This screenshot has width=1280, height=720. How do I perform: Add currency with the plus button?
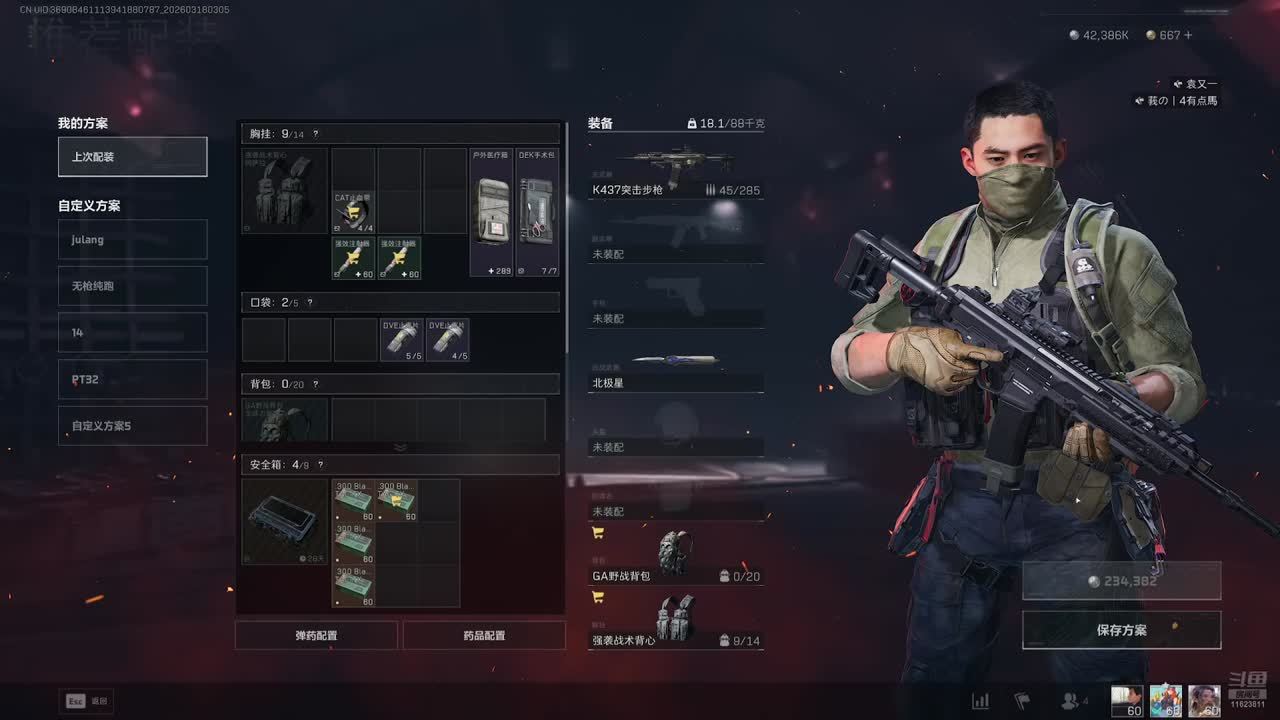(1188, 35)
